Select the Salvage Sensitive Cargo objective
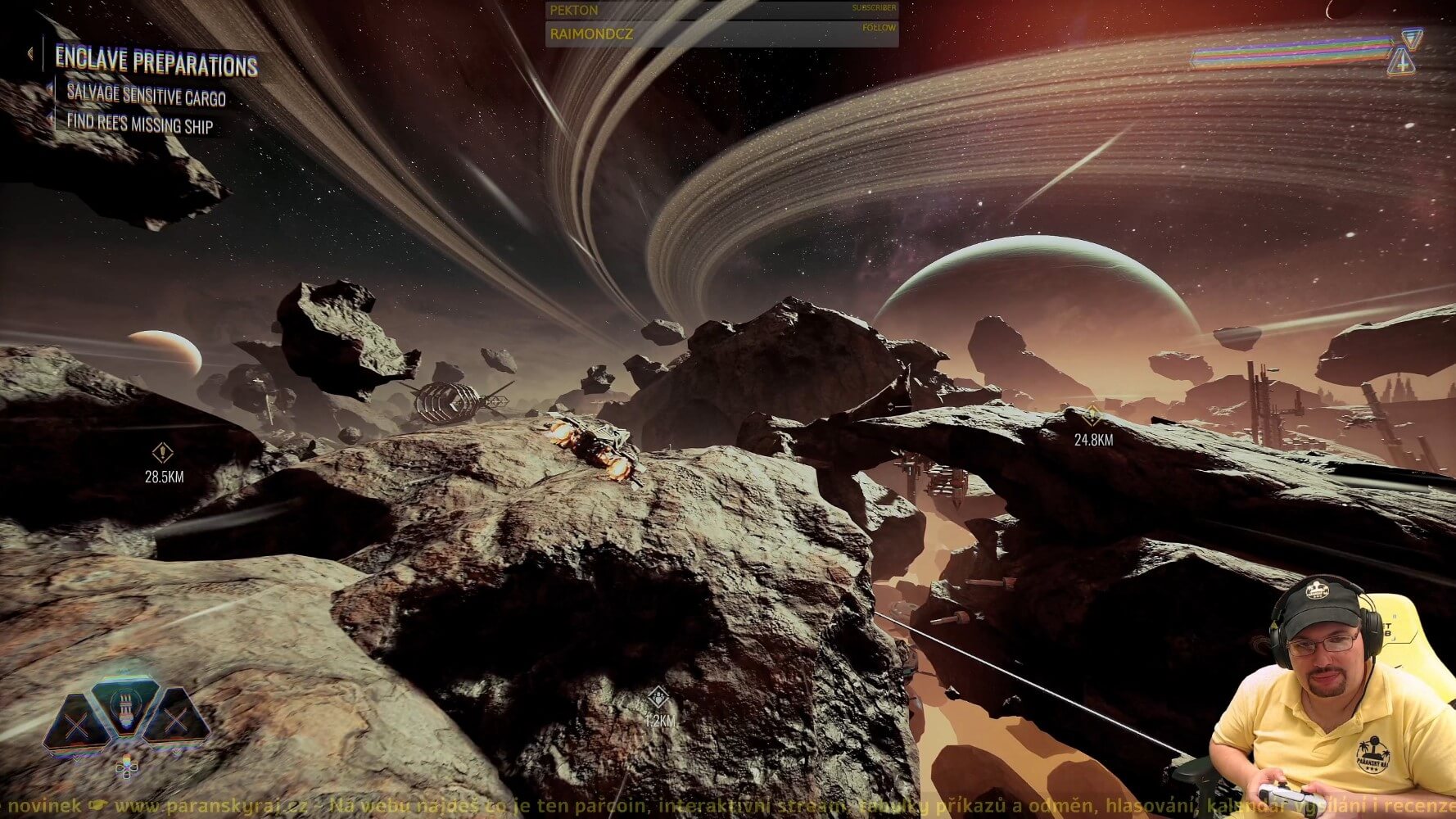Screen dimensions: 1456x819 click(x=146, y=96)
